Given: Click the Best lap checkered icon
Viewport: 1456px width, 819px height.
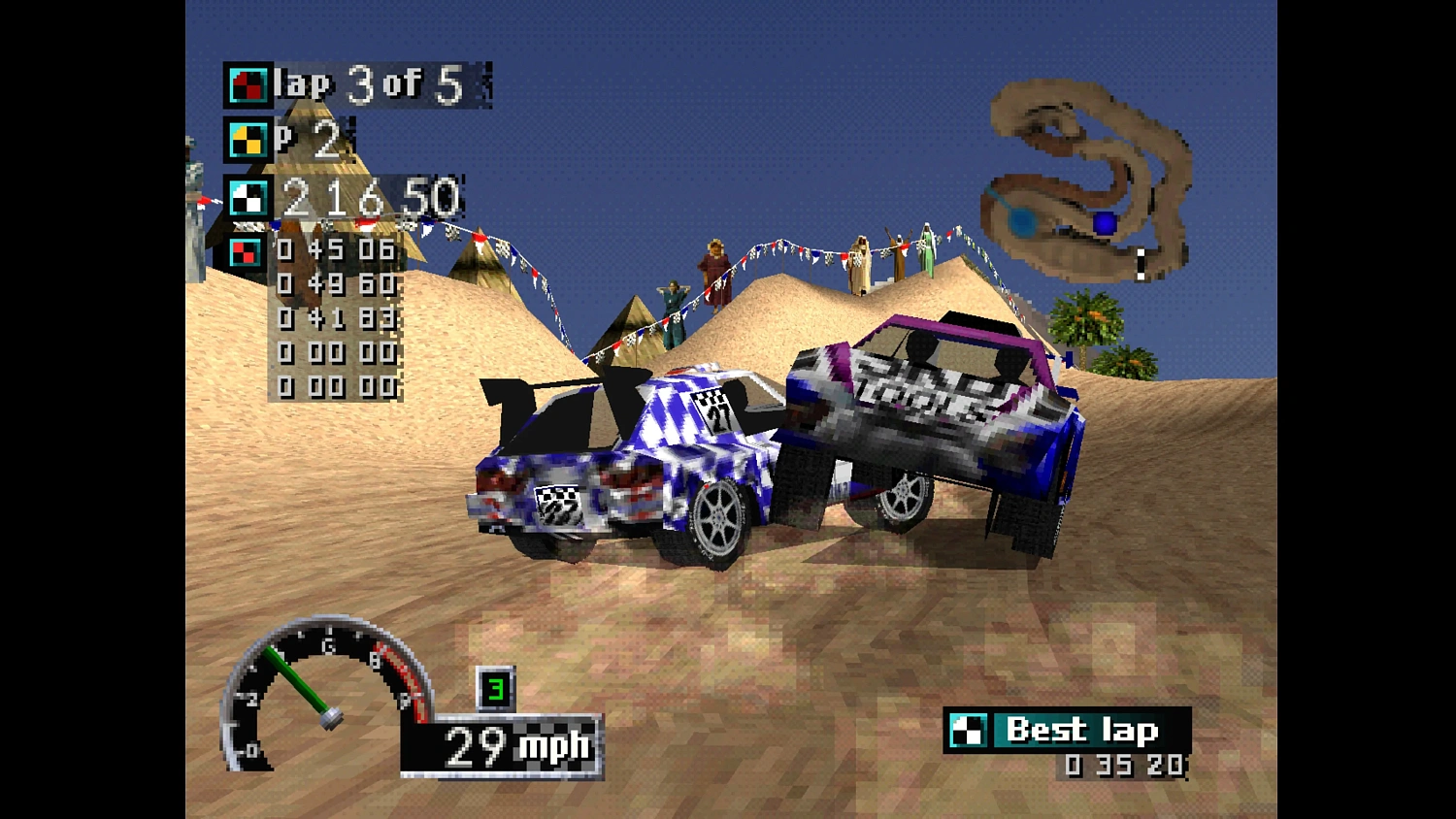Looking at the screenshot, I should [x=969, y=728].
